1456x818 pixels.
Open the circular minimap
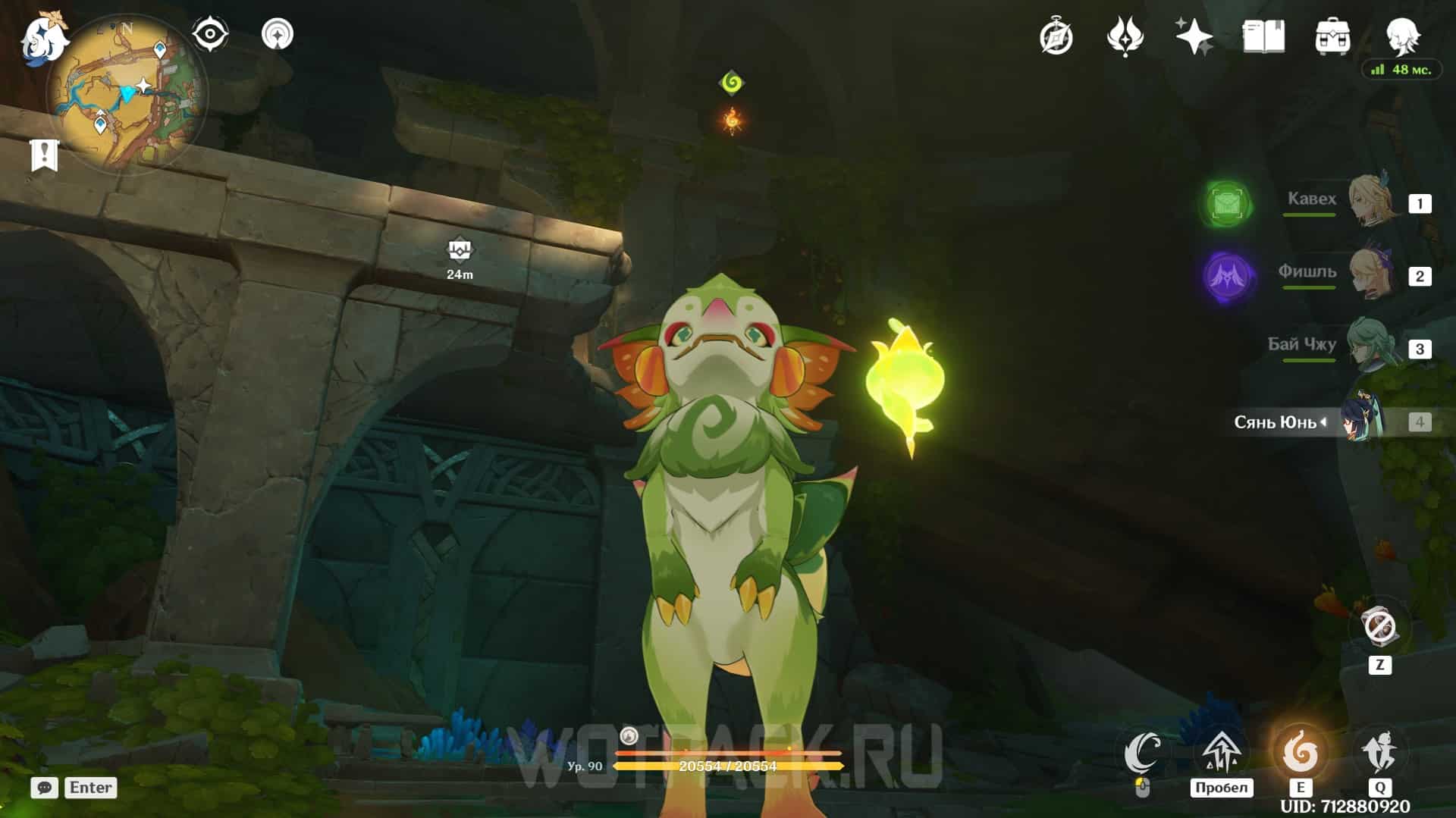[127, 94]
